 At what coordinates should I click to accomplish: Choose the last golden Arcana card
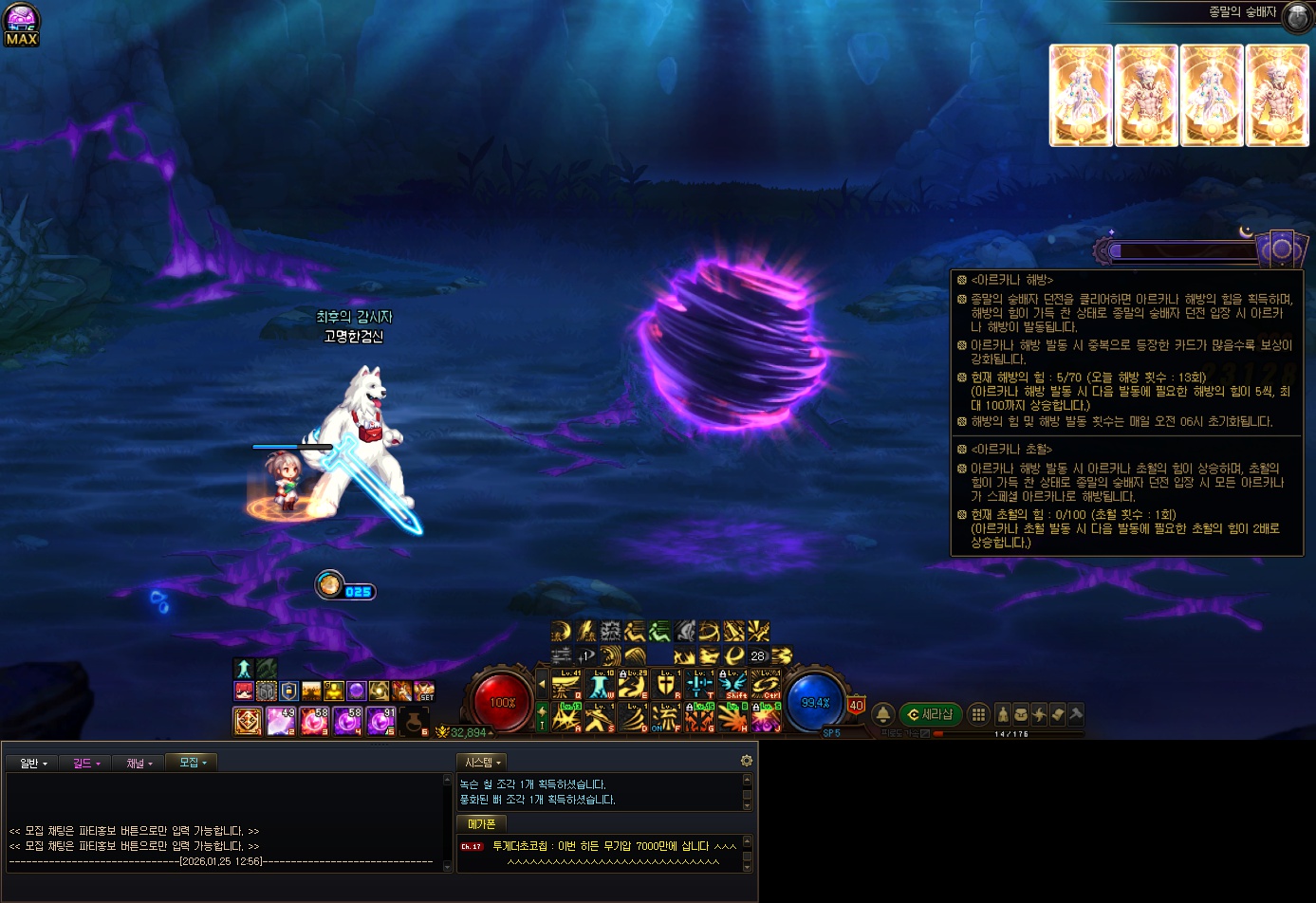(x=1277, y=96)
